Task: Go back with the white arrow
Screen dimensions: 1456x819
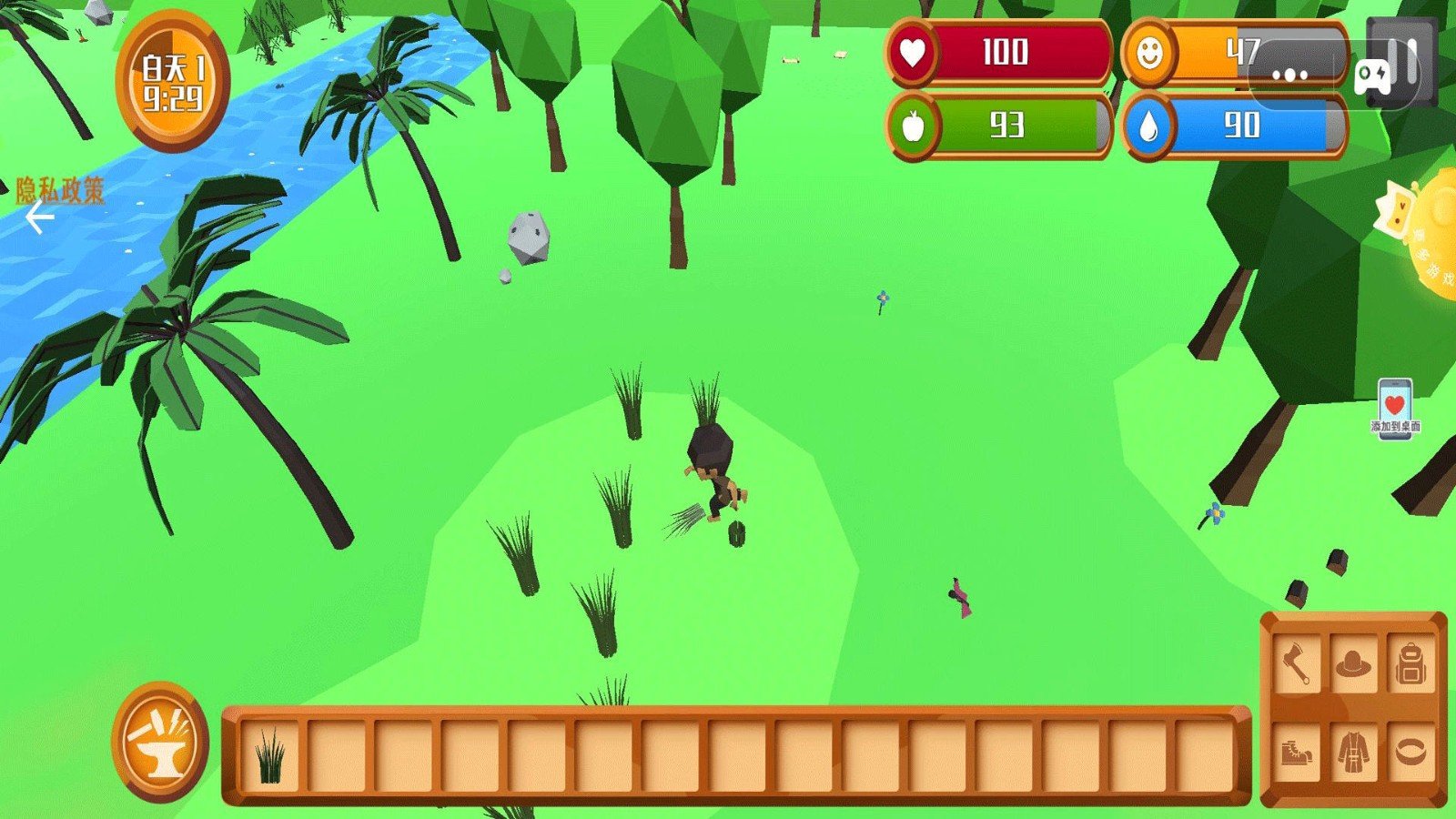Action: click(x=39, y=218)
